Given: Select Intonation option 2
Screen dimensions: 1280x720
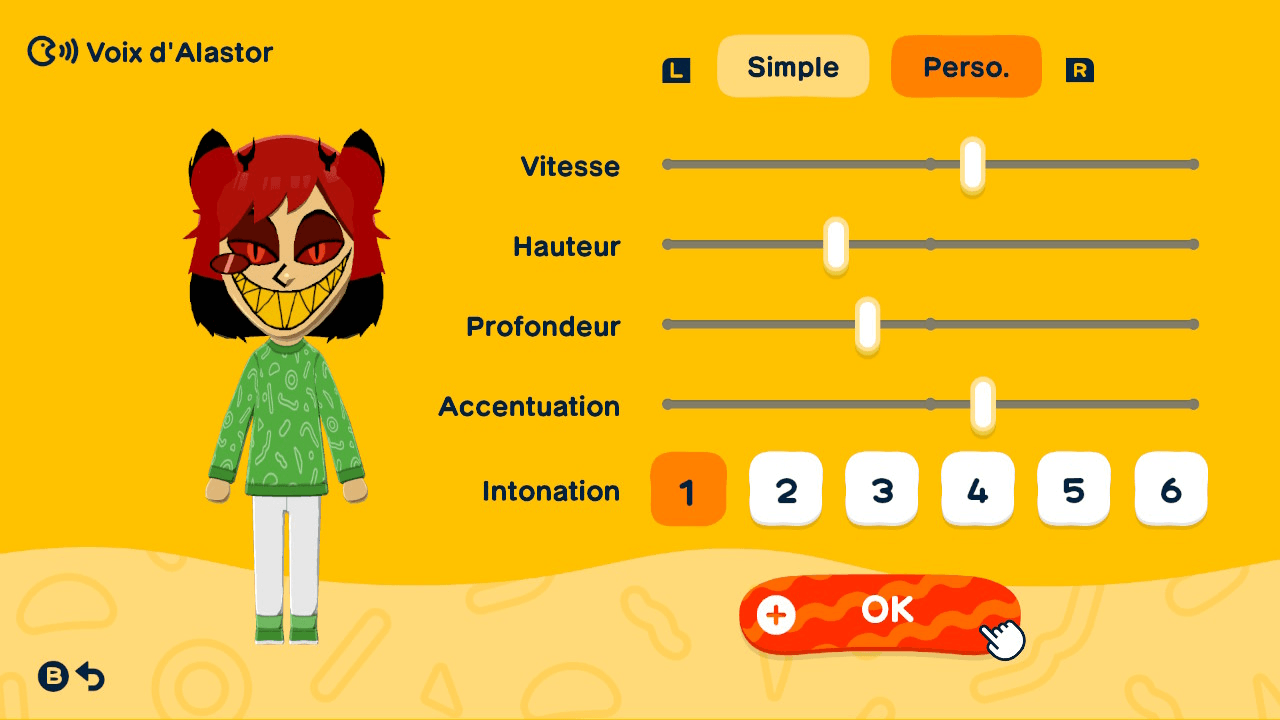Looking at the screenshot, I should point(785,489).
